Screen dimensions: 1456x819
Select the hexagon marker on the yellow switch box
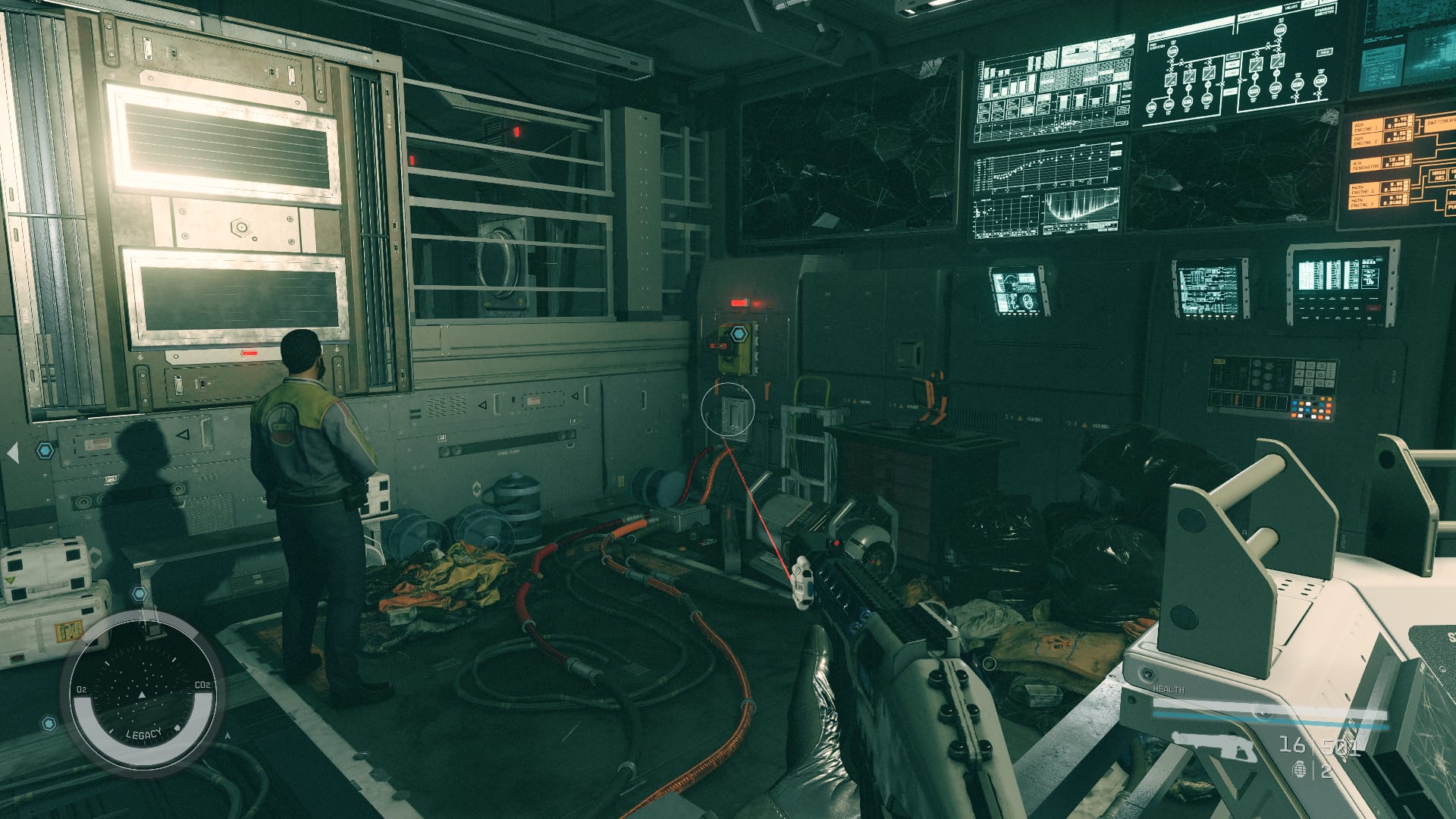(x=739, y=333)
